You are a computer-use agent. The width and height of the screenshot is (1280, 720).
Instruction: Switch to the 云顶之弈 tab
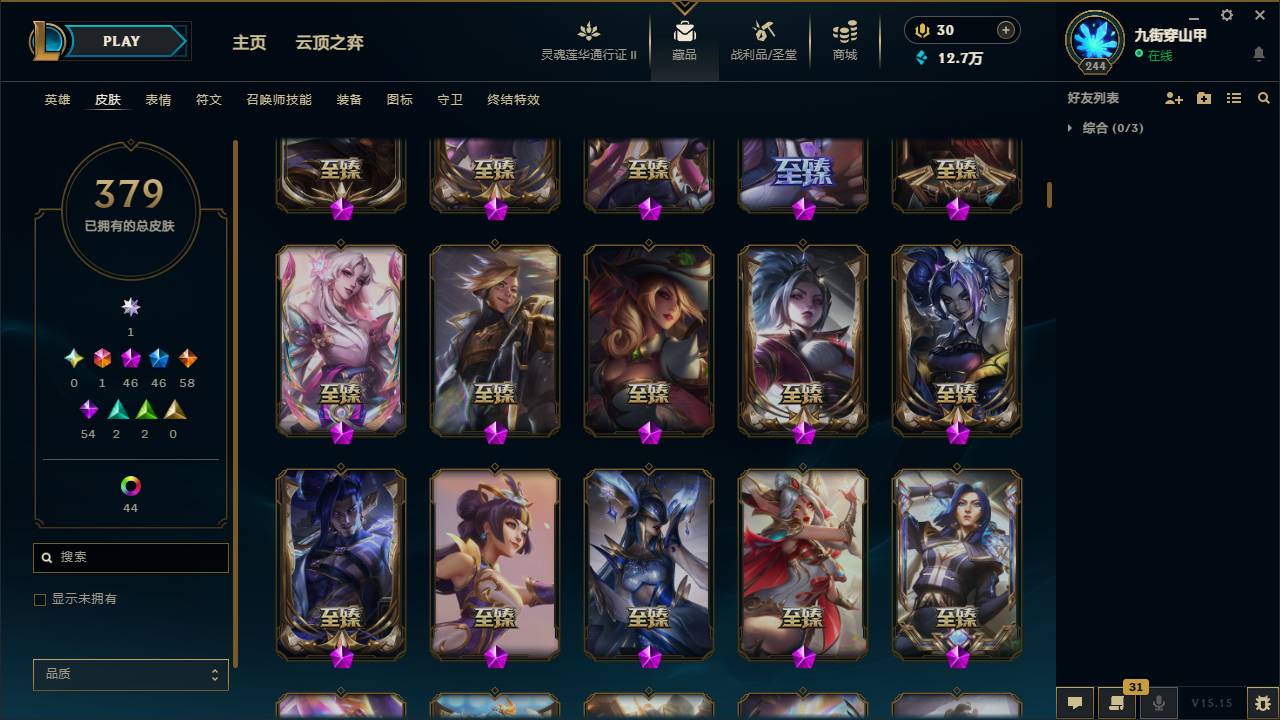331,43
